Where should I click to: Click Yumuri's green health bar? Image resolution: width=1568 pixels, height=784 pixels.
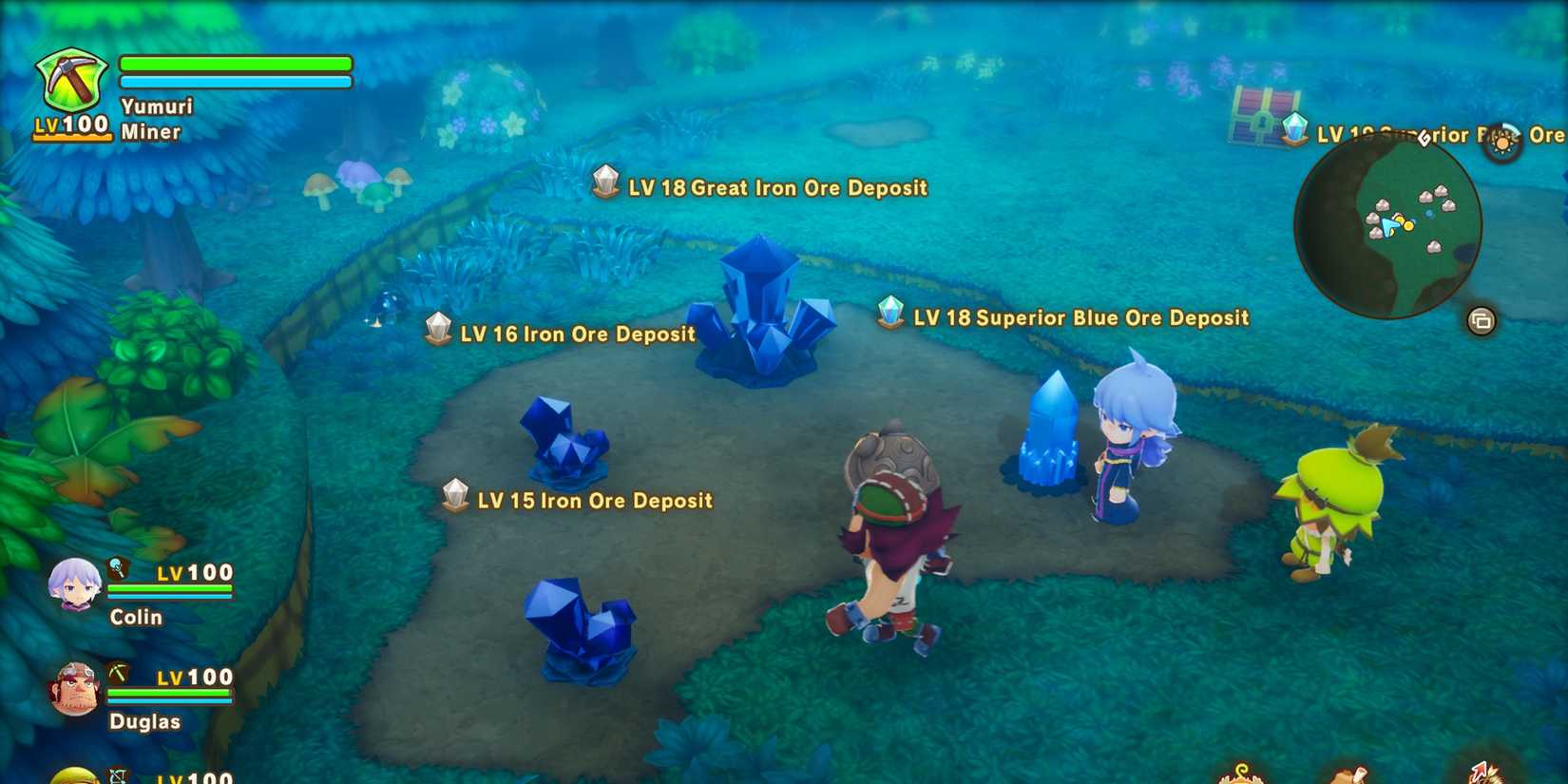(234, 63)
